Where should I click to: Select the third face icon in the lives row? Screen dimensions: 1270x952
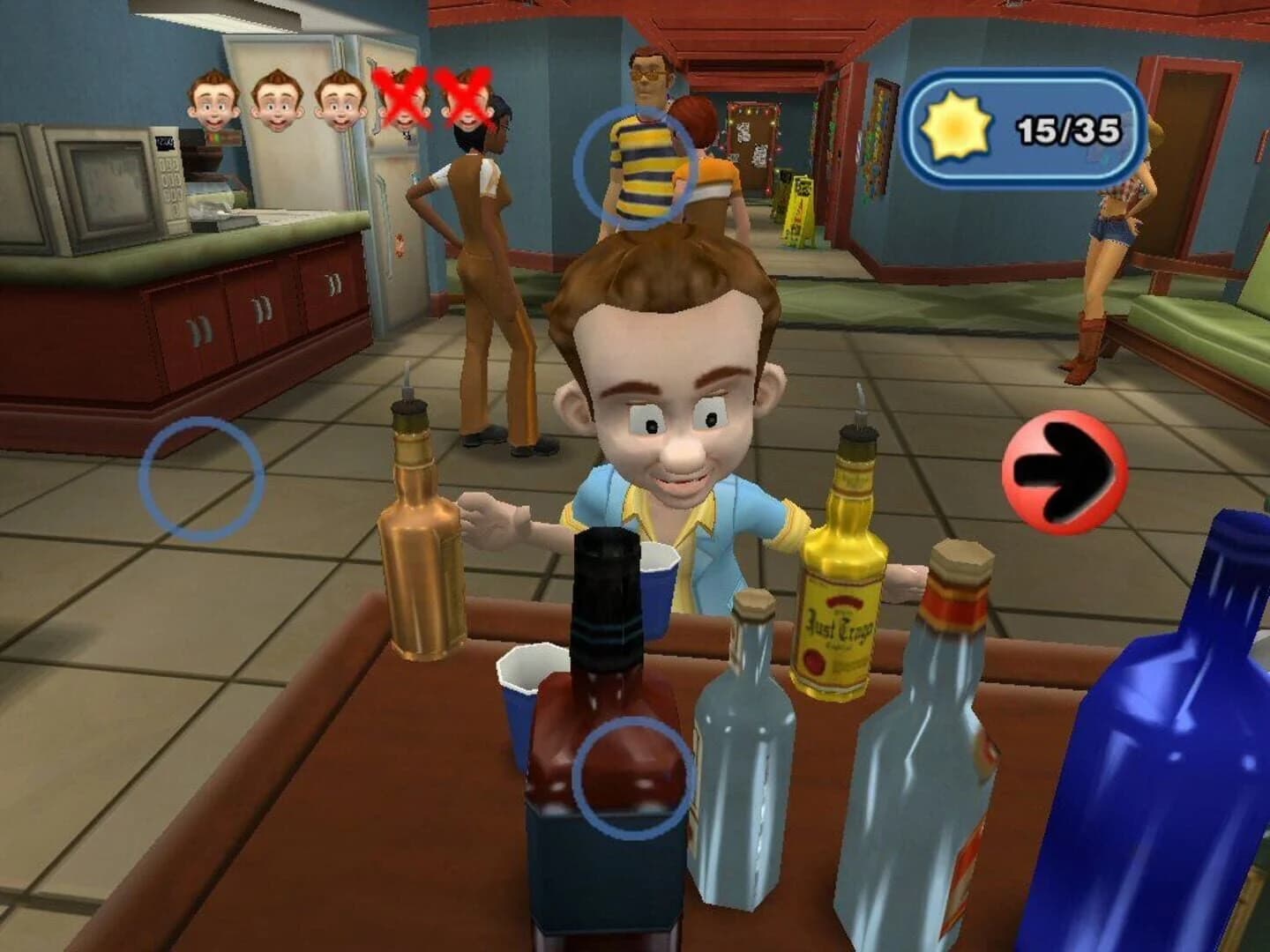[x=341, y=101]
